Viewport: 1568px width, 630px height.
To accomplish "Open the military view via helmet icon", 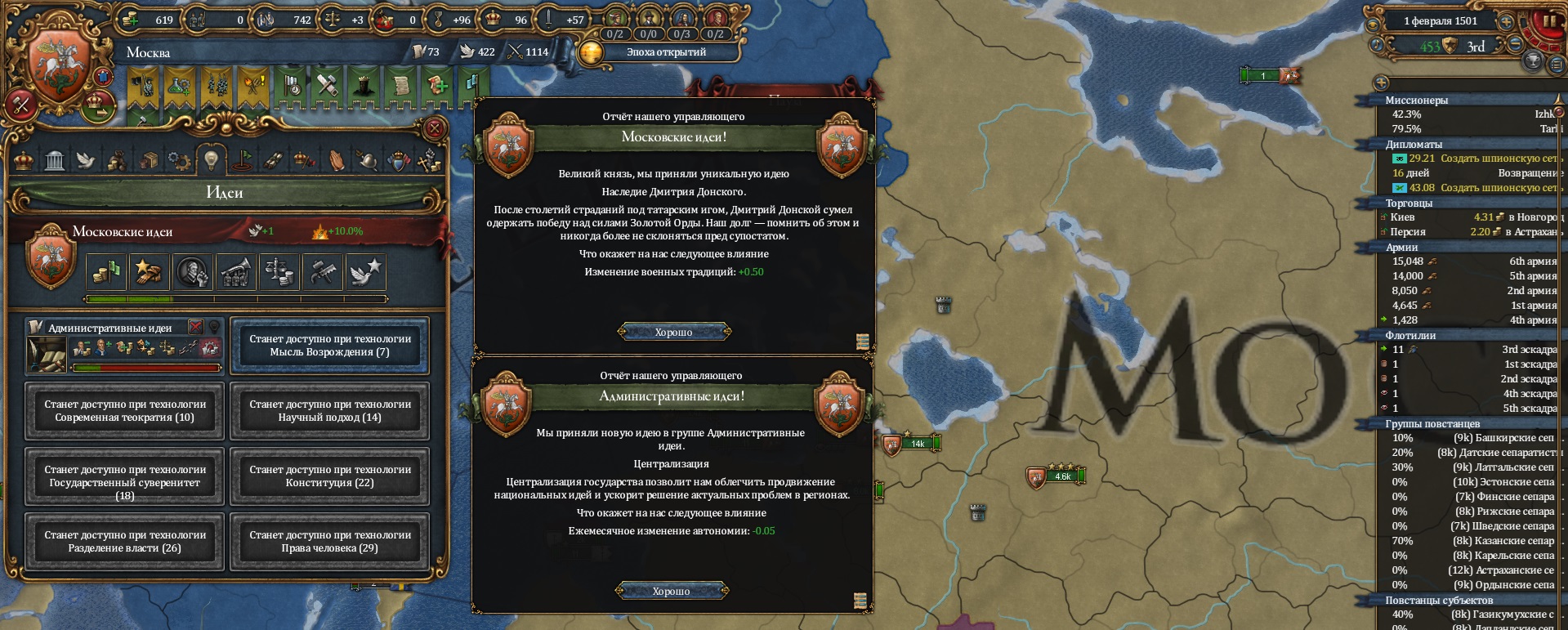I will (x=366, y=160).
